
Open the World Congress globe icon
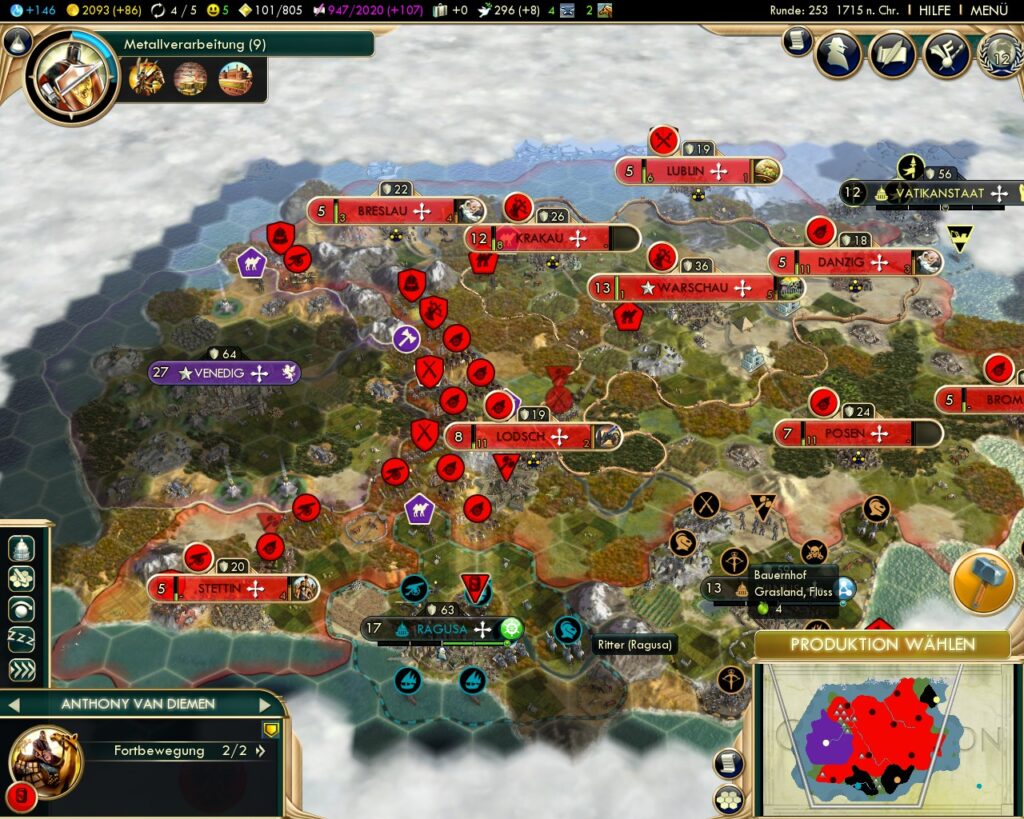1000,54
